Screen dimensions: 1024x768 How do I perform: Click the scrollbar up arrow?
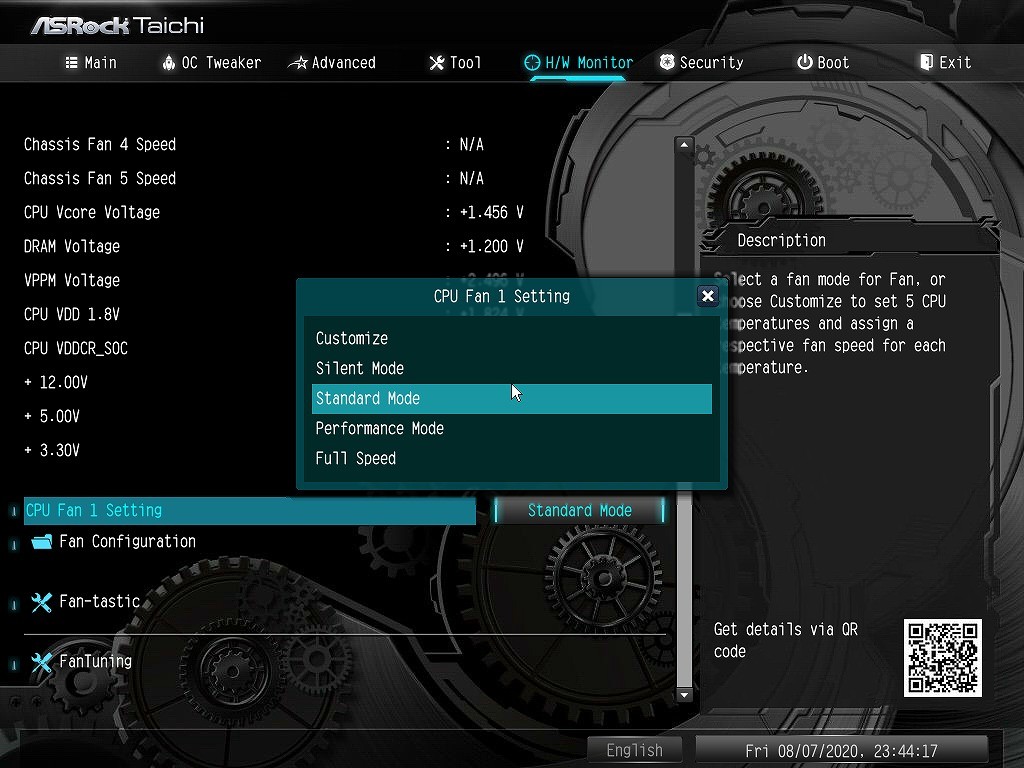click(x=685, y=145)
